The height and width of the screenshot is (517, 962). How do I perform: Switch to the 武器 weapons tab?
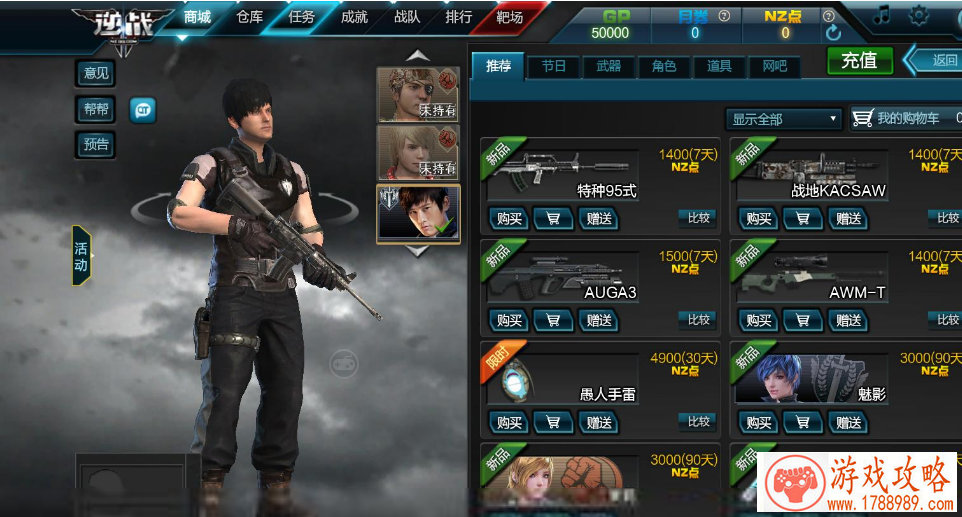(608, 66)
